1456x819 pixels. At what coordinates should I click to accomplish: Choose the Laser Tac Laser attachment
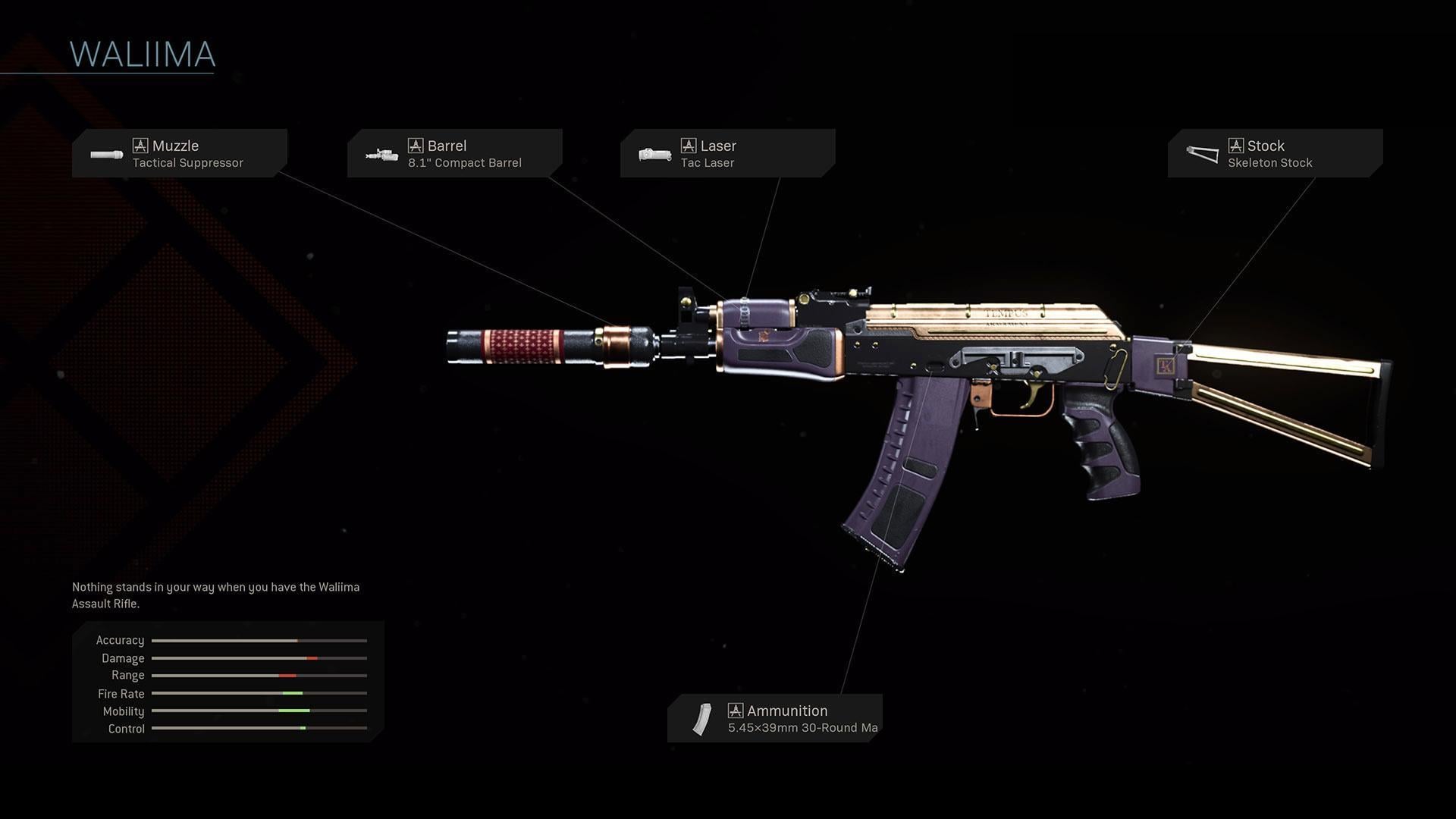727,153
